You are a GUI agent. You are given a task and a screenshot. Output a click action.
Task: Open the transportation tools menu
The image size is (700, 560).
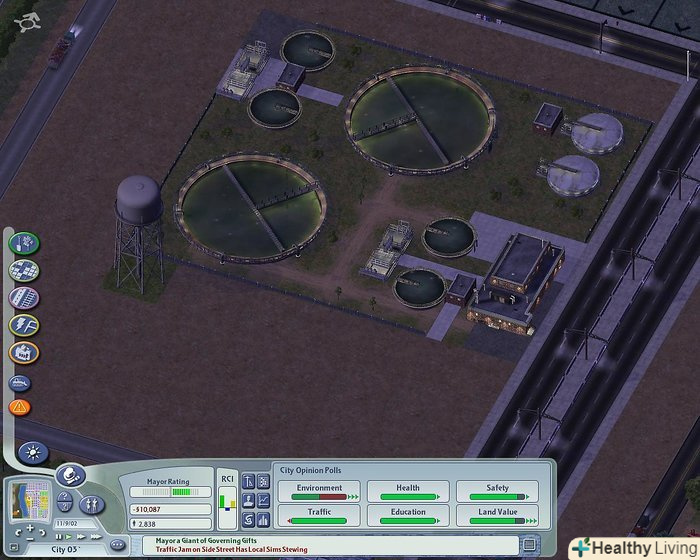tap(24, 298)
